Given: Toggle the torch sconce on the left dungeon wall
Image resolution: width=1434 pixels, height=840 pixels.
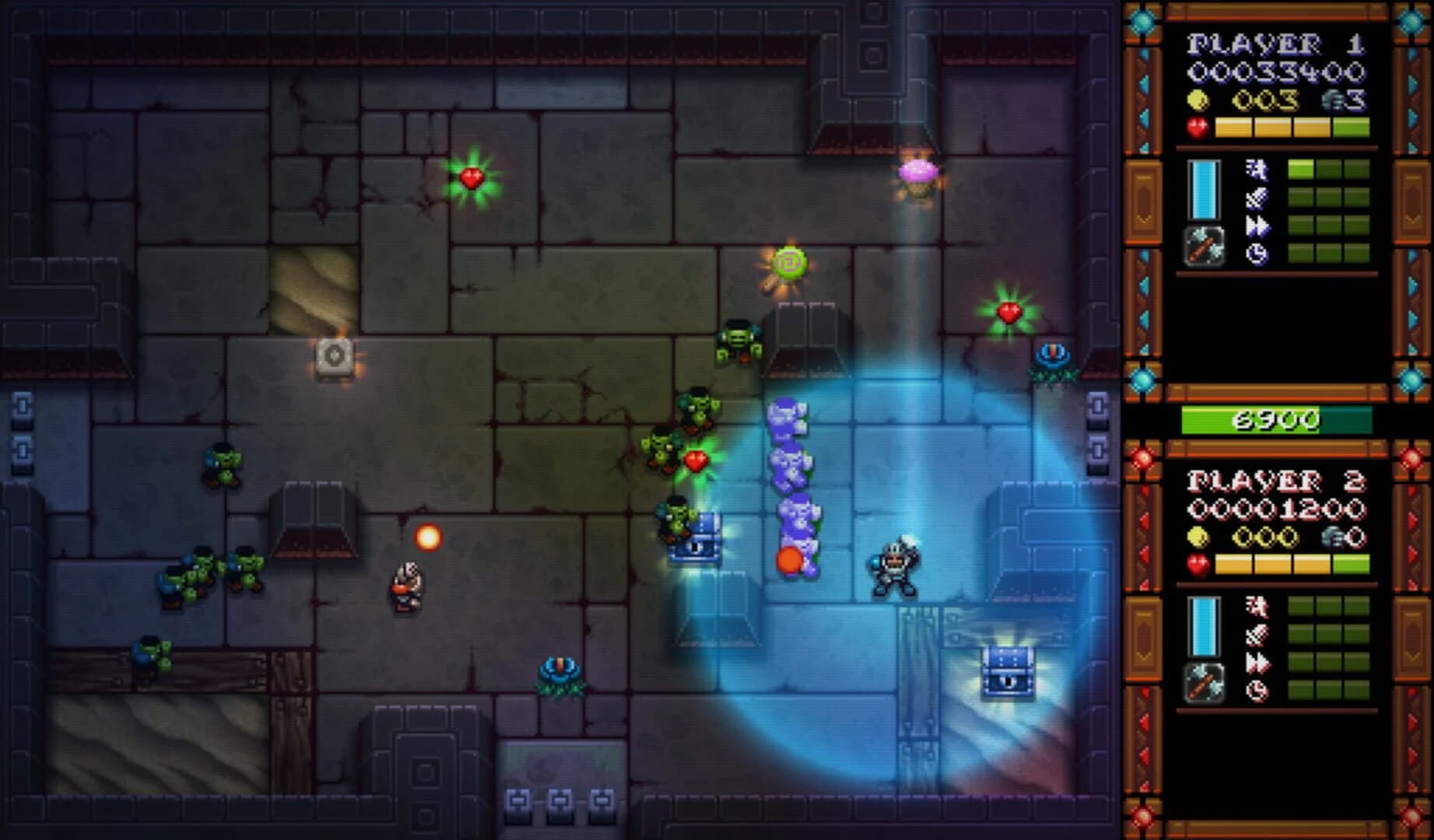Looking at the screenshot, I should click(x=335, y=356).
